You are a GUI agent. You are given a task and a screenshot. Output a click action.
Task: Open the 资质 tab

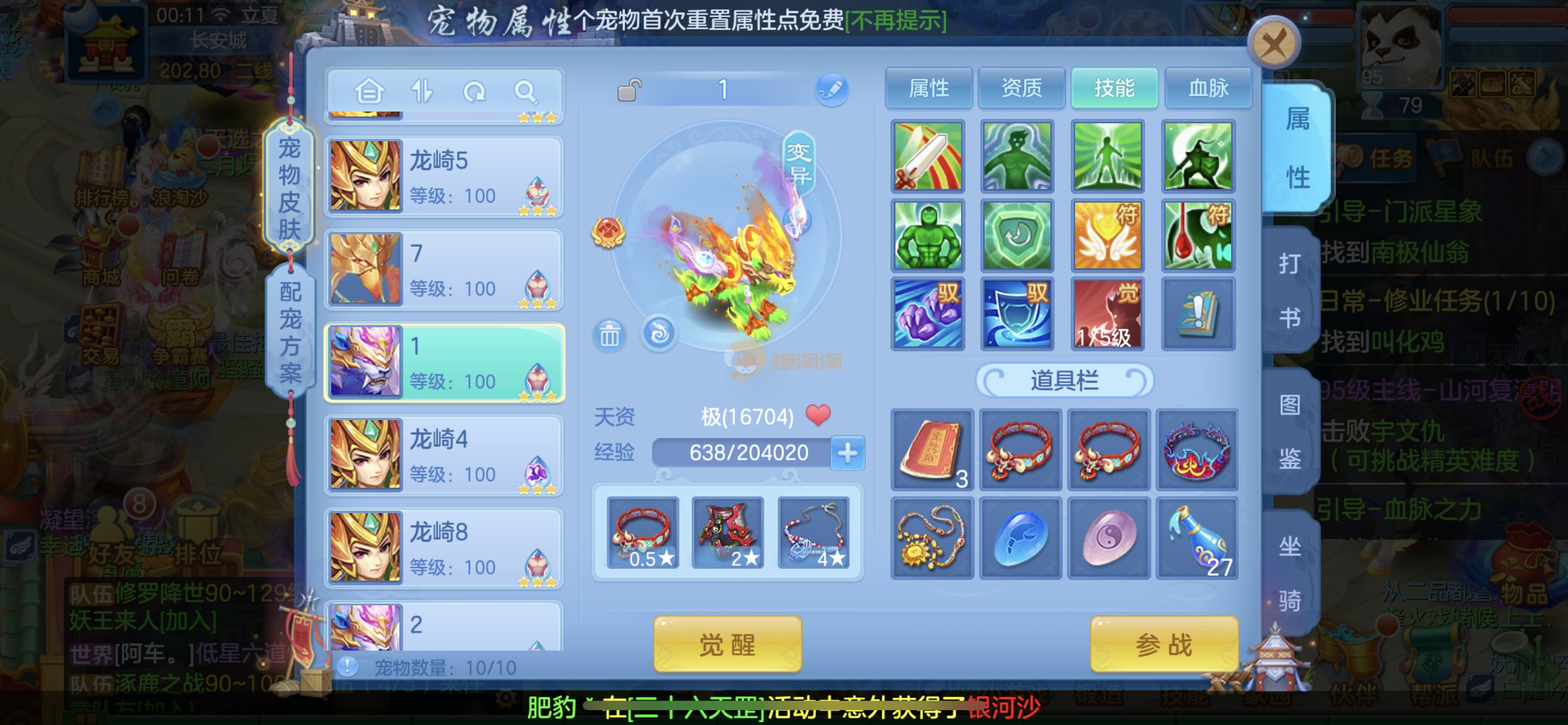coord(1021,88)
